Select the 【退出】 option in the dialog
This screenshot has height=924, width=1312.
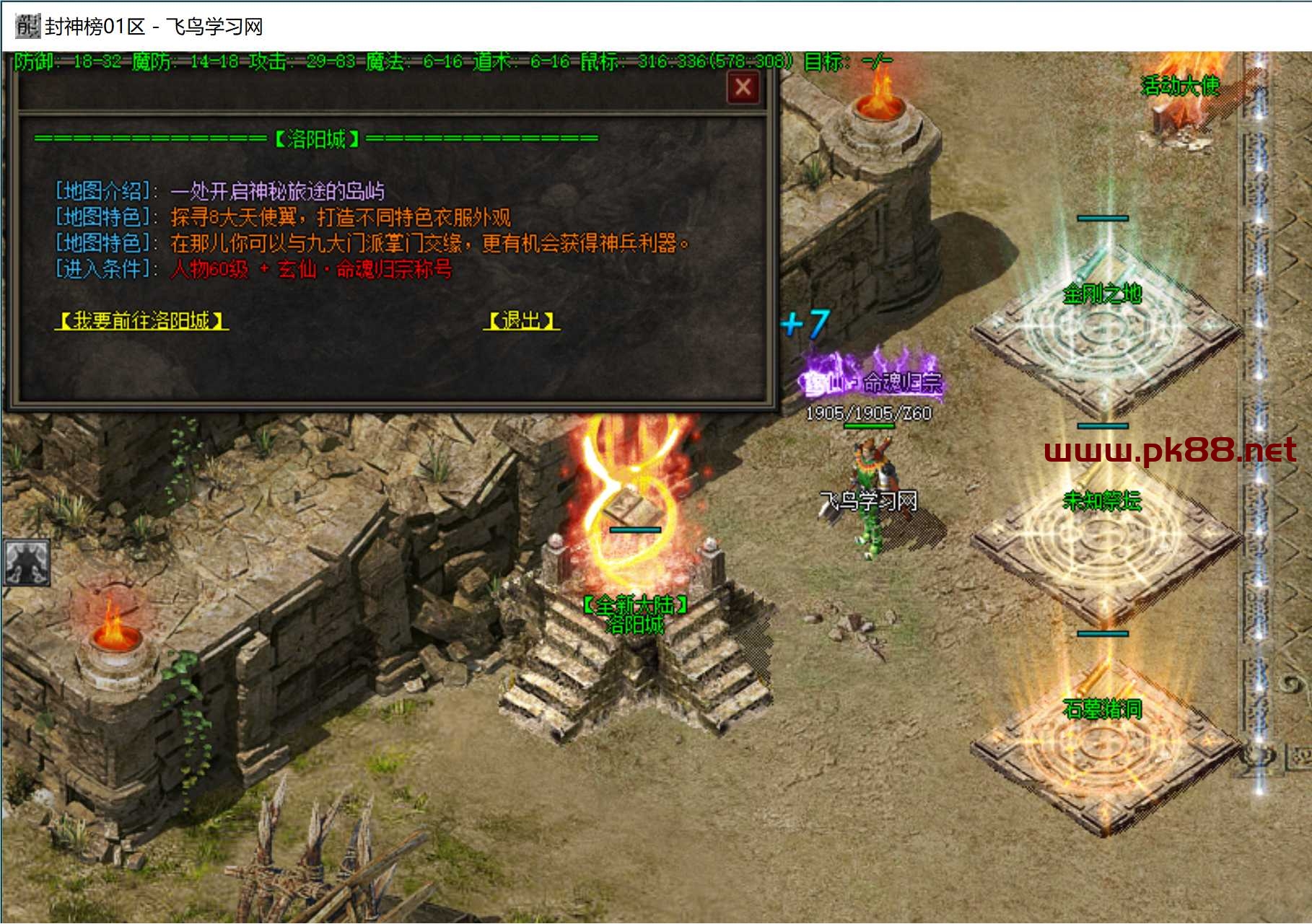521,320
